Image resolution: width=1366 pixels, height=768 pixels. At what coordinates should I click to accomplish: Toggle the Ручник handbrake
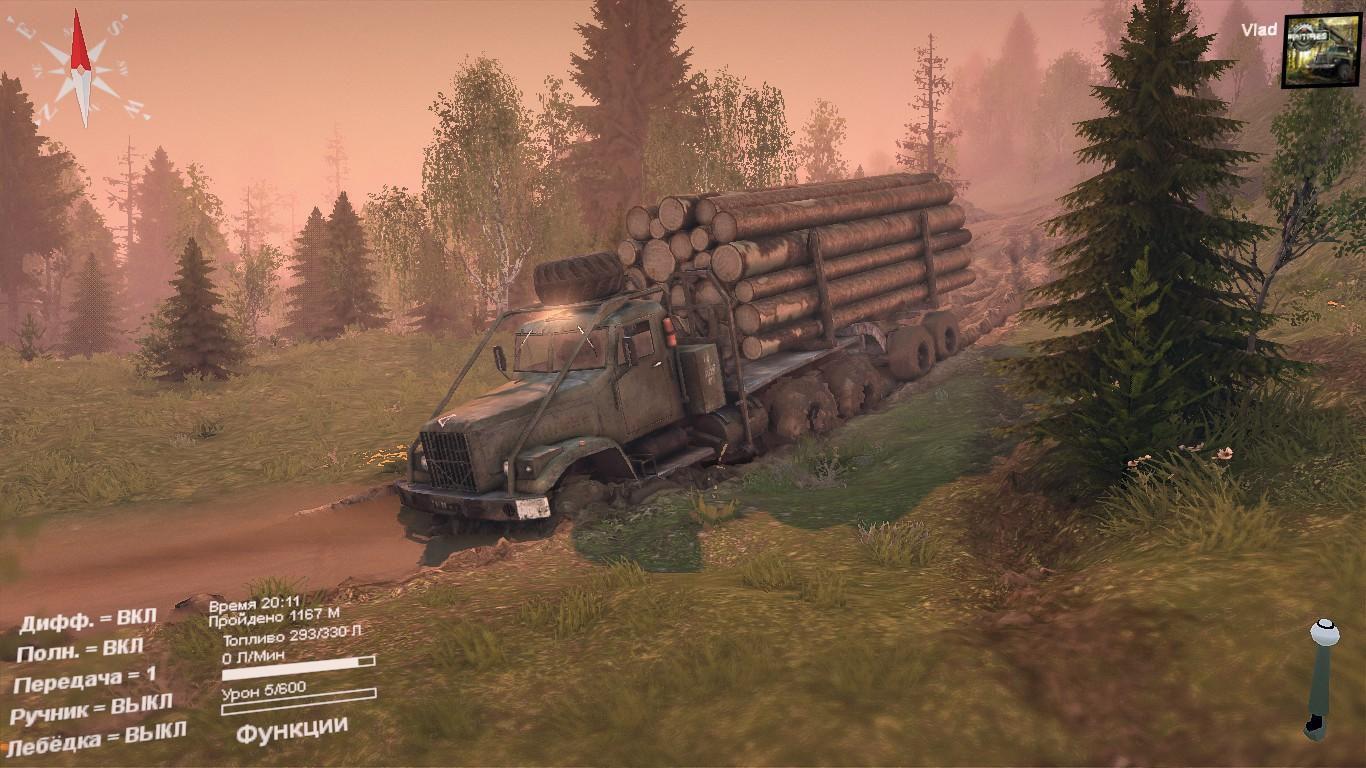[91, 710]
